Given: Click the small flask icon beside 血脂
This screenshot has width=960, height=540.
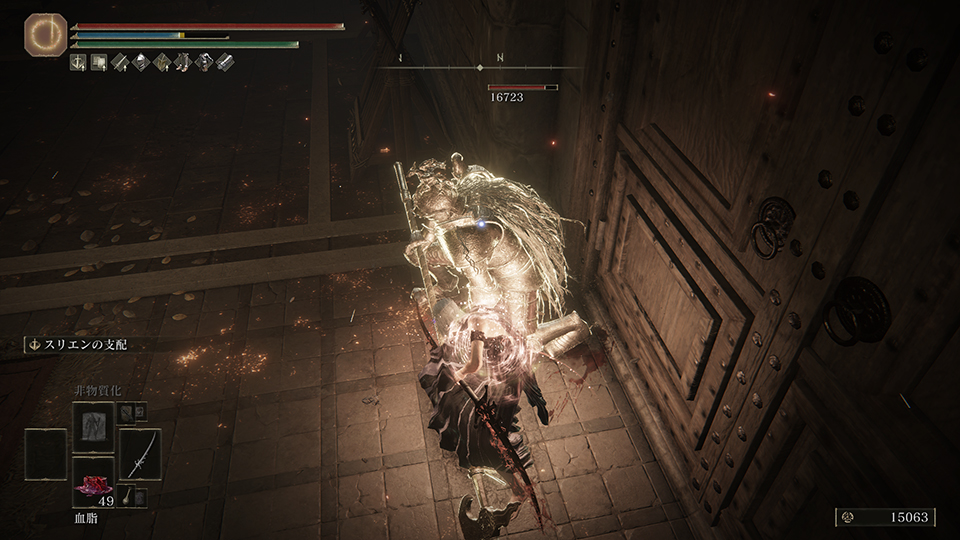Looking at the screenshot, I should (x=140, y=497).
